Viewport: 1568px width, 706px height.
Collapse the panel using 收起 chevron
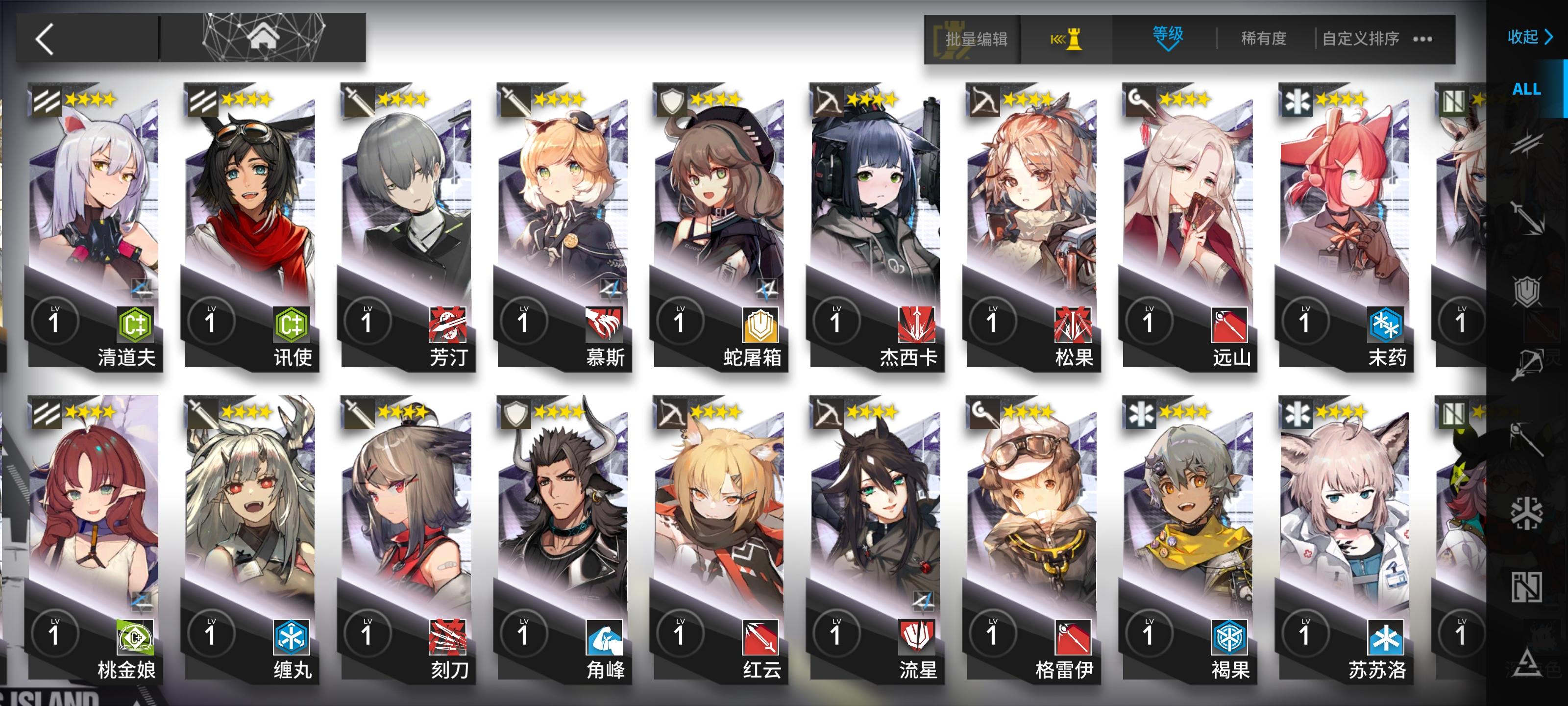click(x=1530, y=38)
